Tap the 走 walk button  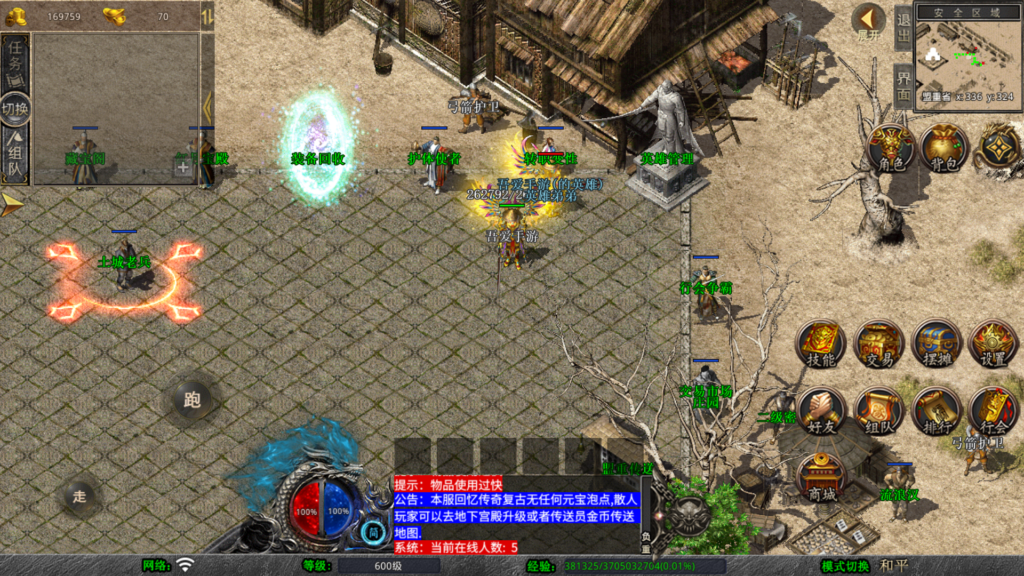pyautogui.click(x=81, y=495)
